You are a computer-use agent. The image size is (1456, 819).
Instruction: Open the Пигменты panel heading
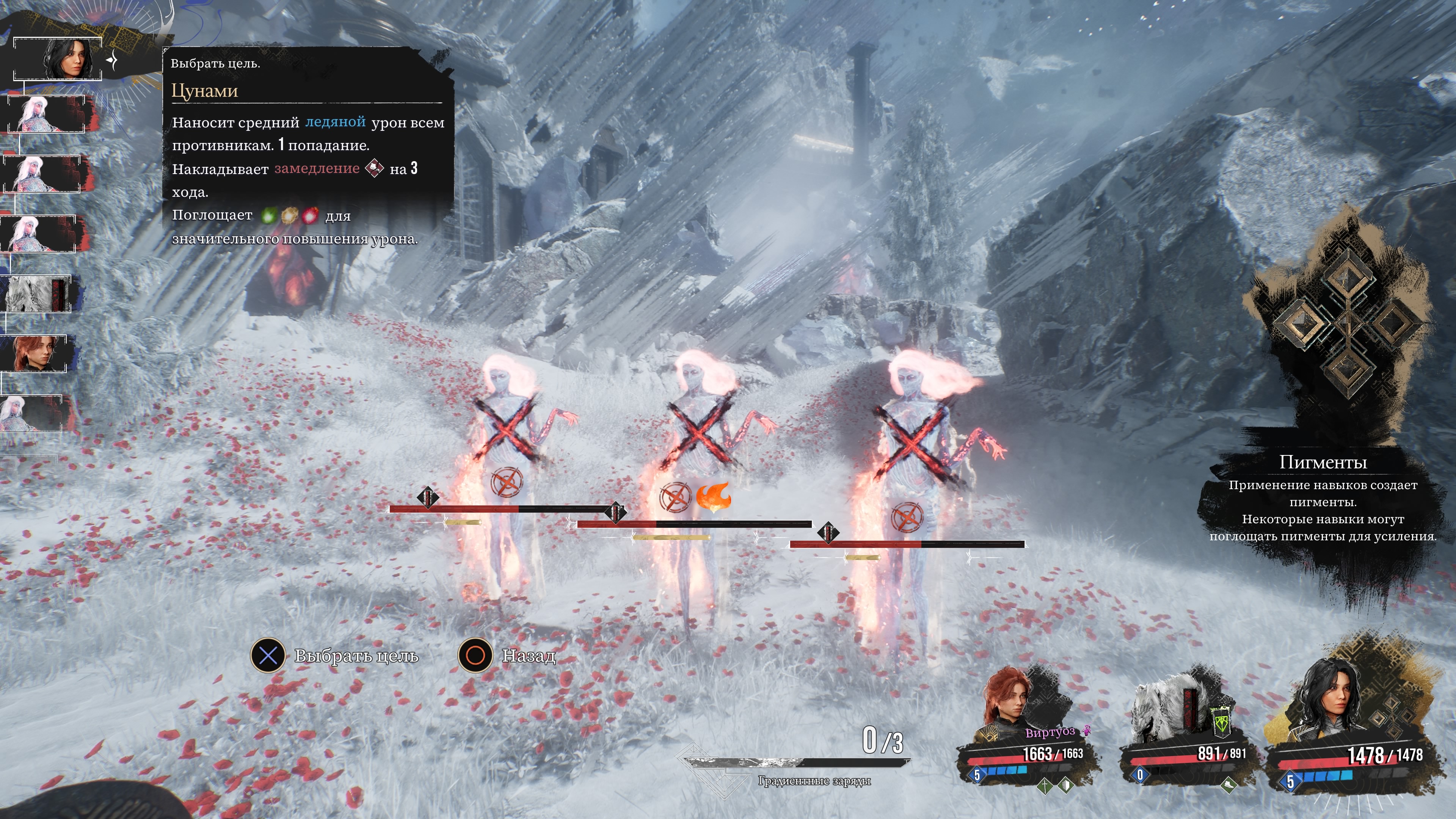(1323, 462)
